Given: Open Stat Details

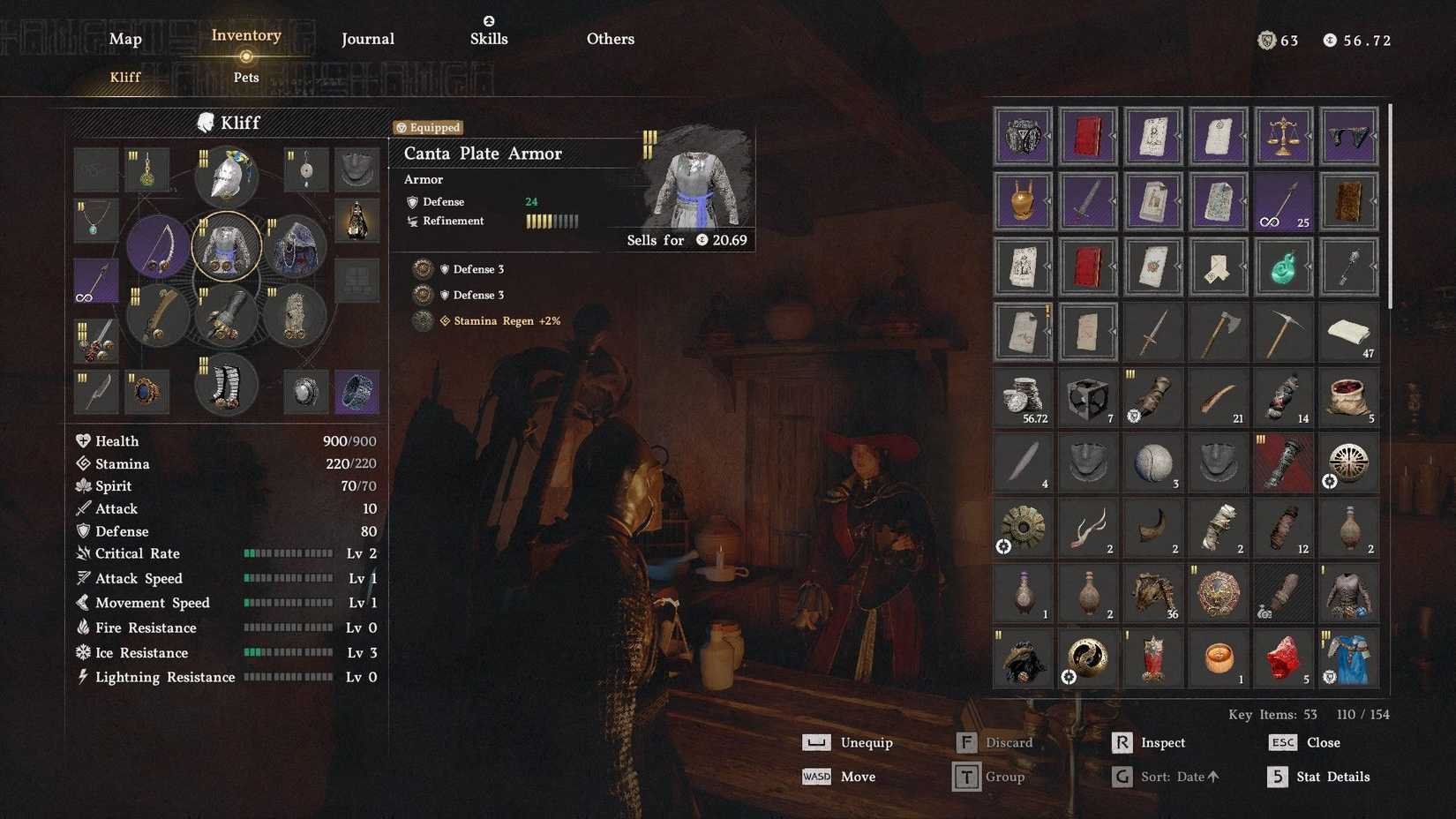Looking at the screenshot, I should 1332,777.
